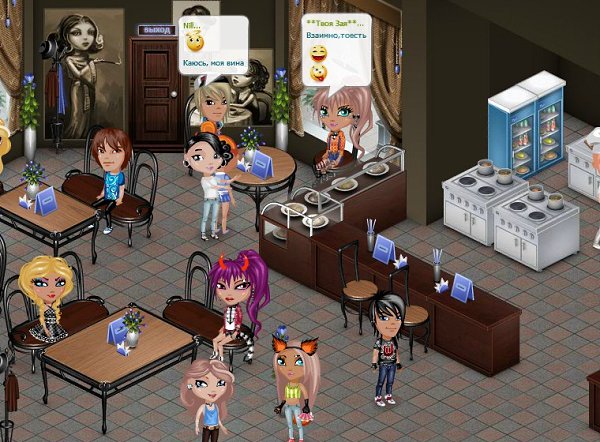The height and width of the screenshot is (442, 600).
Task: Click the chat bubble saying "Каюсь, моя вина"
Action: (213, 43)
